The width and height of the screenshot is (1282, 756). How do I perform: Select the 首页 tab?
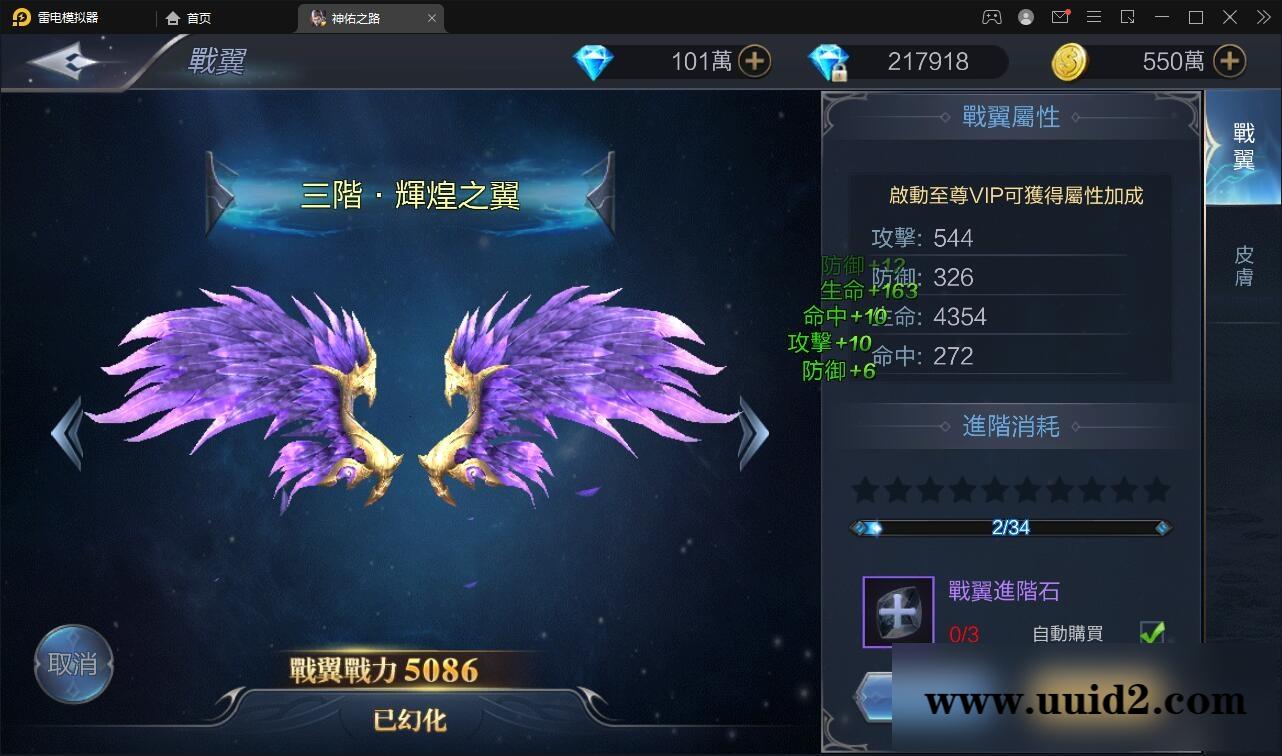coord(190,17)
